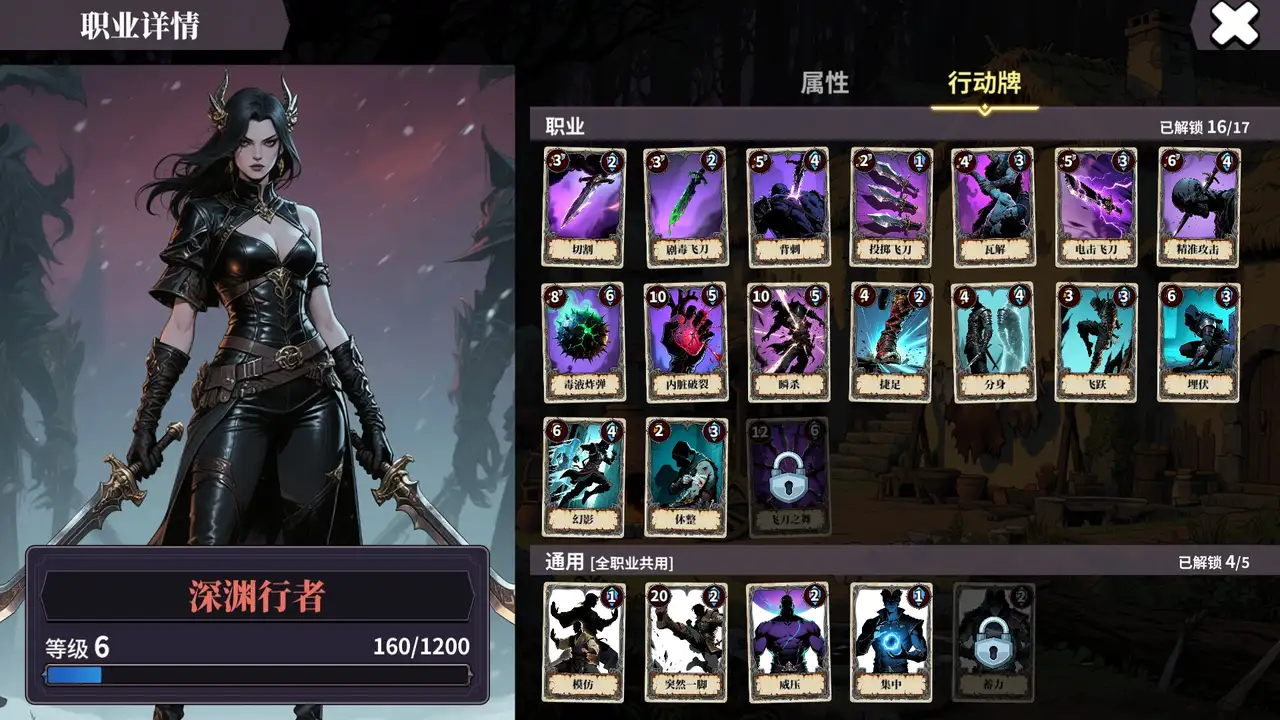This screenshot has height=720, width=1280.
Task: Select the 电击飞刀 card
Action: (1094, 205)
